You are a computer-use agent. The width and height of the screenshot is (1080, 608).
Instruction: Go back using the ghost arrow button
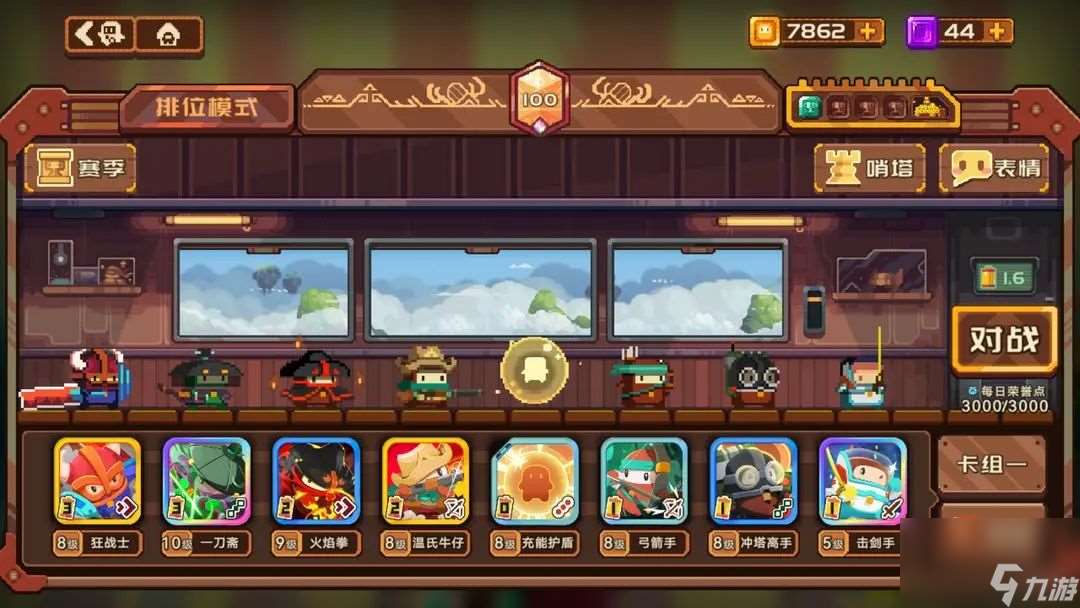99,35
